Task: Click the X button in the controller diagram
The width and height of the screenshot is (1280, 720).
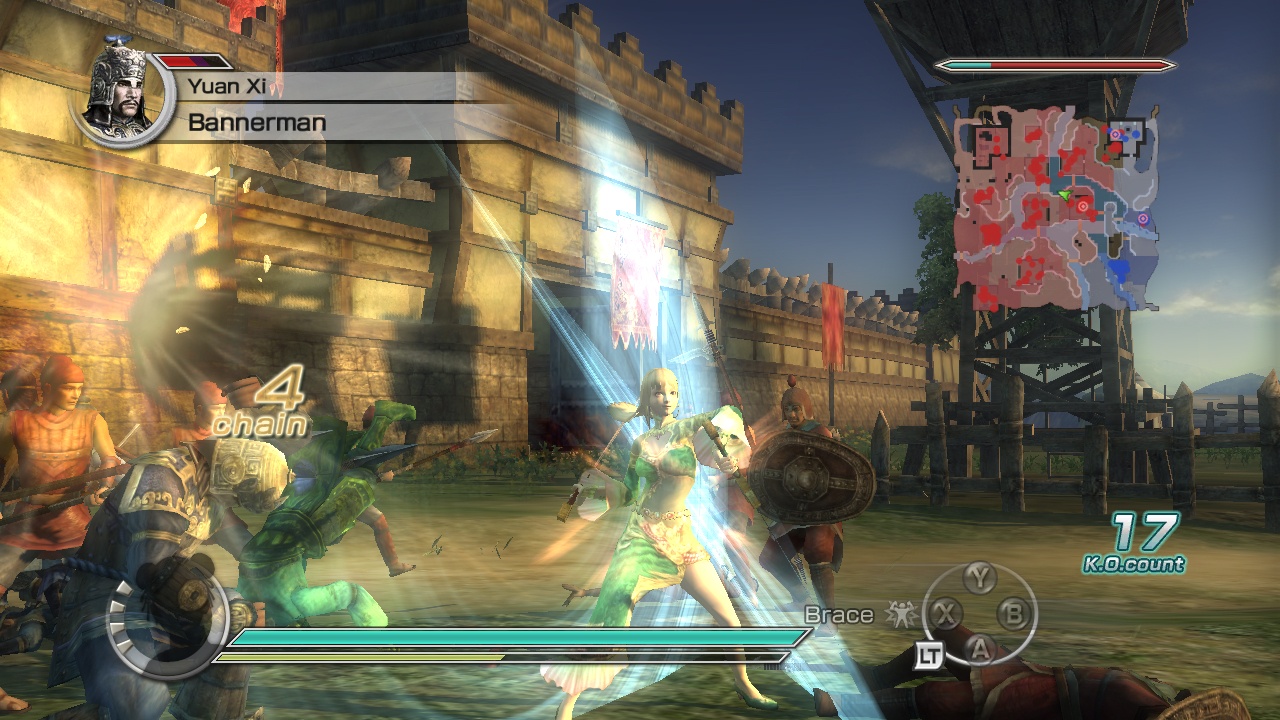Action: tap(945, 614)
